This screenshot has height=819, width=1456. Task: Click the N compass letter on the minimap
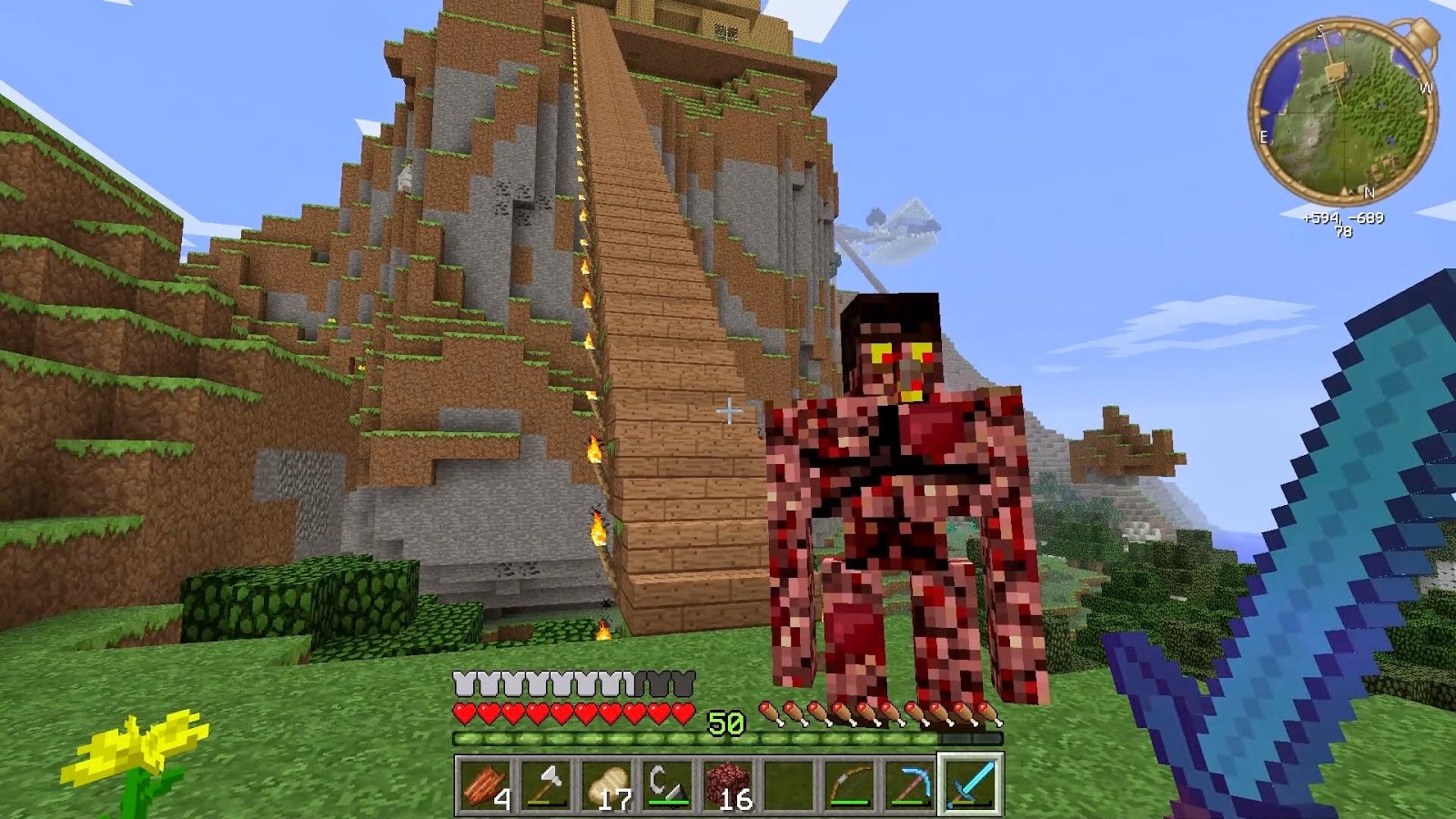click(1370, 193)
